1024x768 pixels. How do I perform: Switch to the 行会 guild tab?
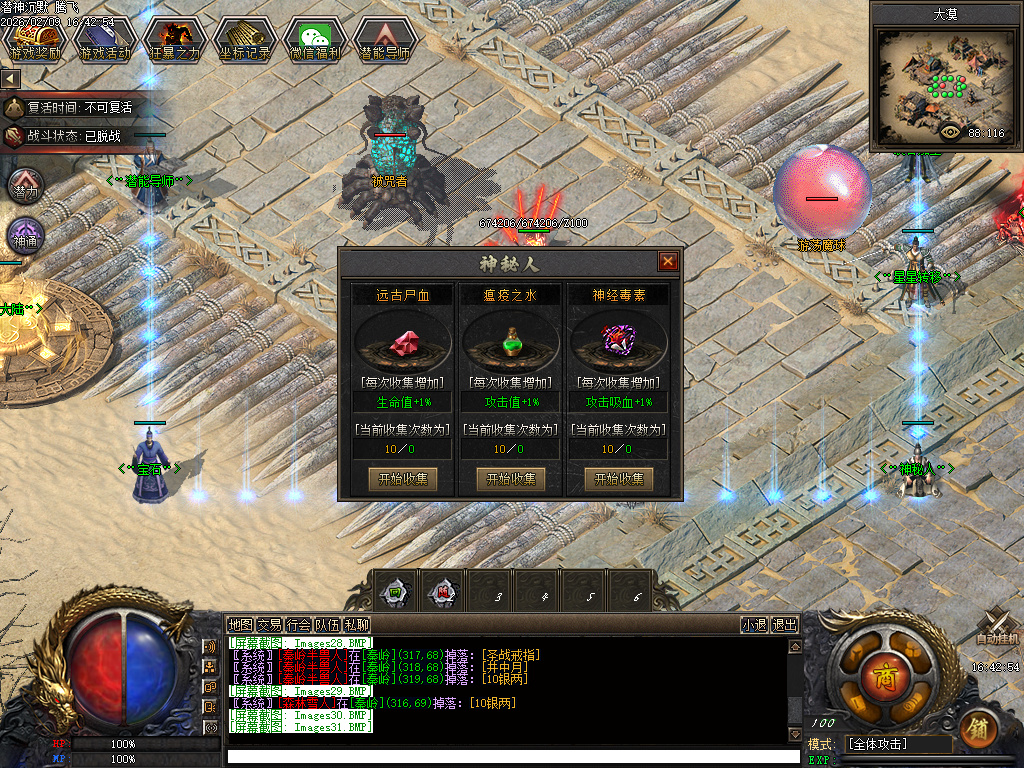pyautogui.click(x=298, y=625)
